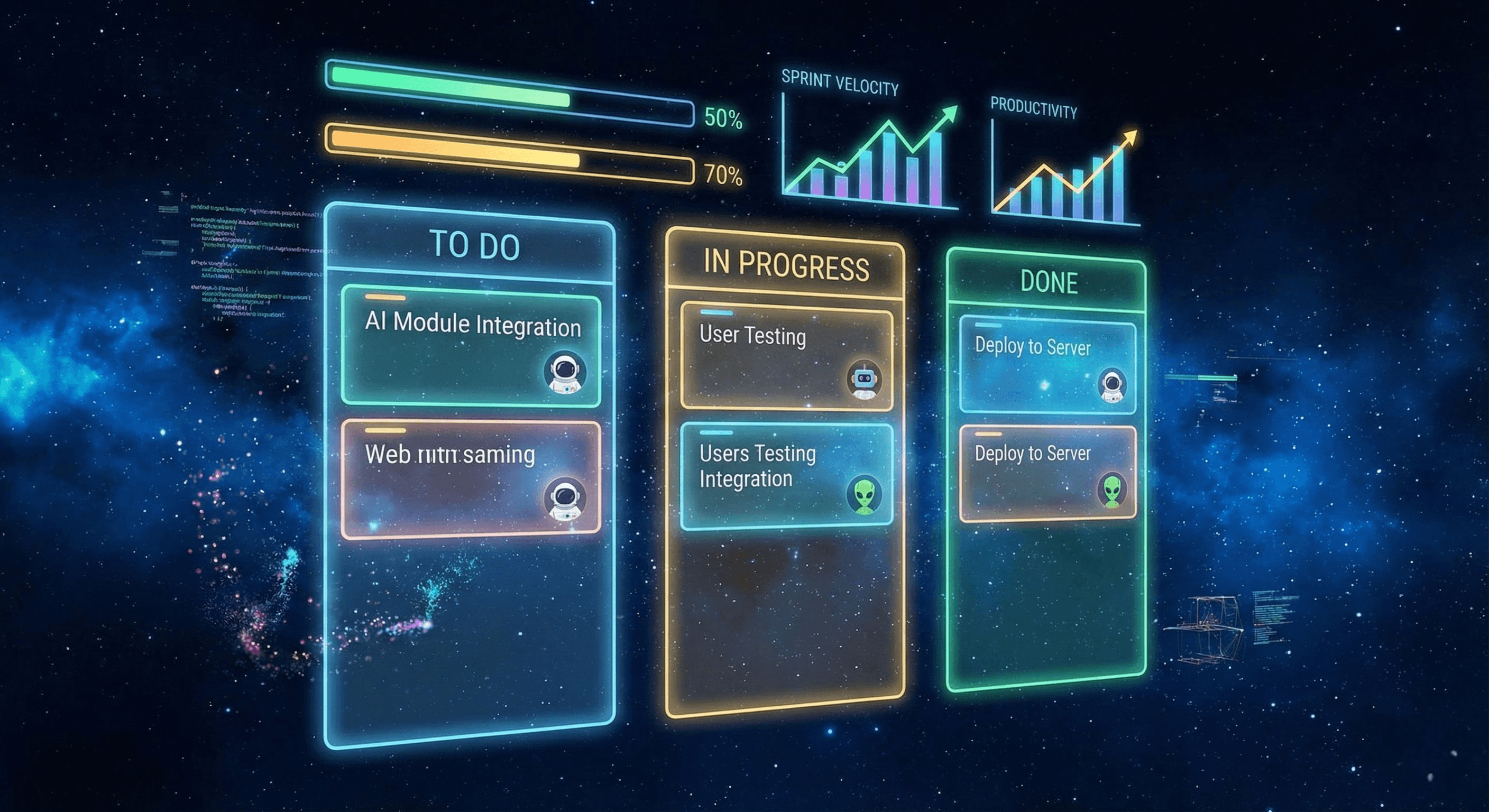
Task: Select the Users Testing Integration card title
Action: tap(757, 466)
